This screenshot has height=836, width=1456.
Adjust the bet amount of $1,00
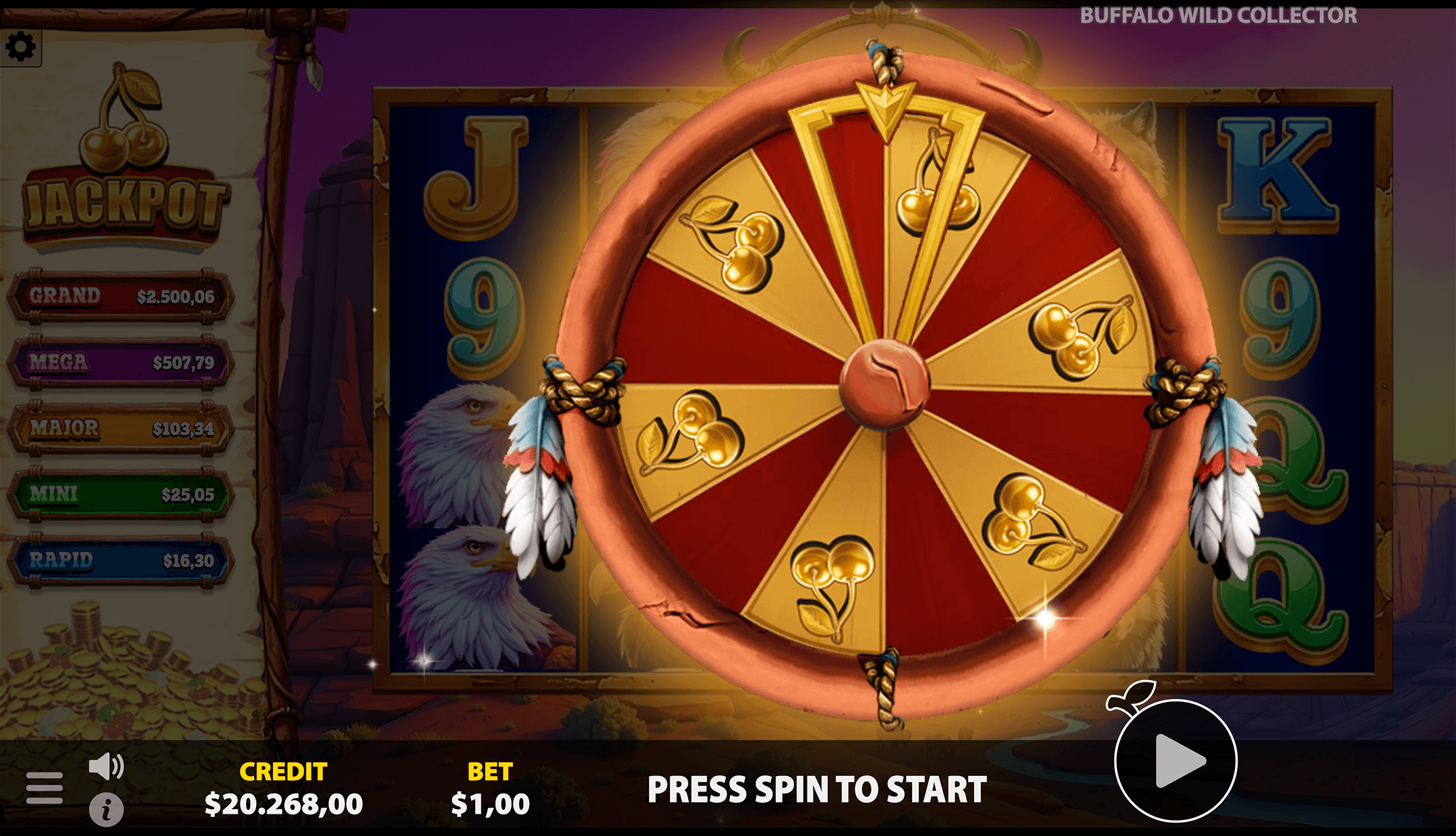point(490,803)
